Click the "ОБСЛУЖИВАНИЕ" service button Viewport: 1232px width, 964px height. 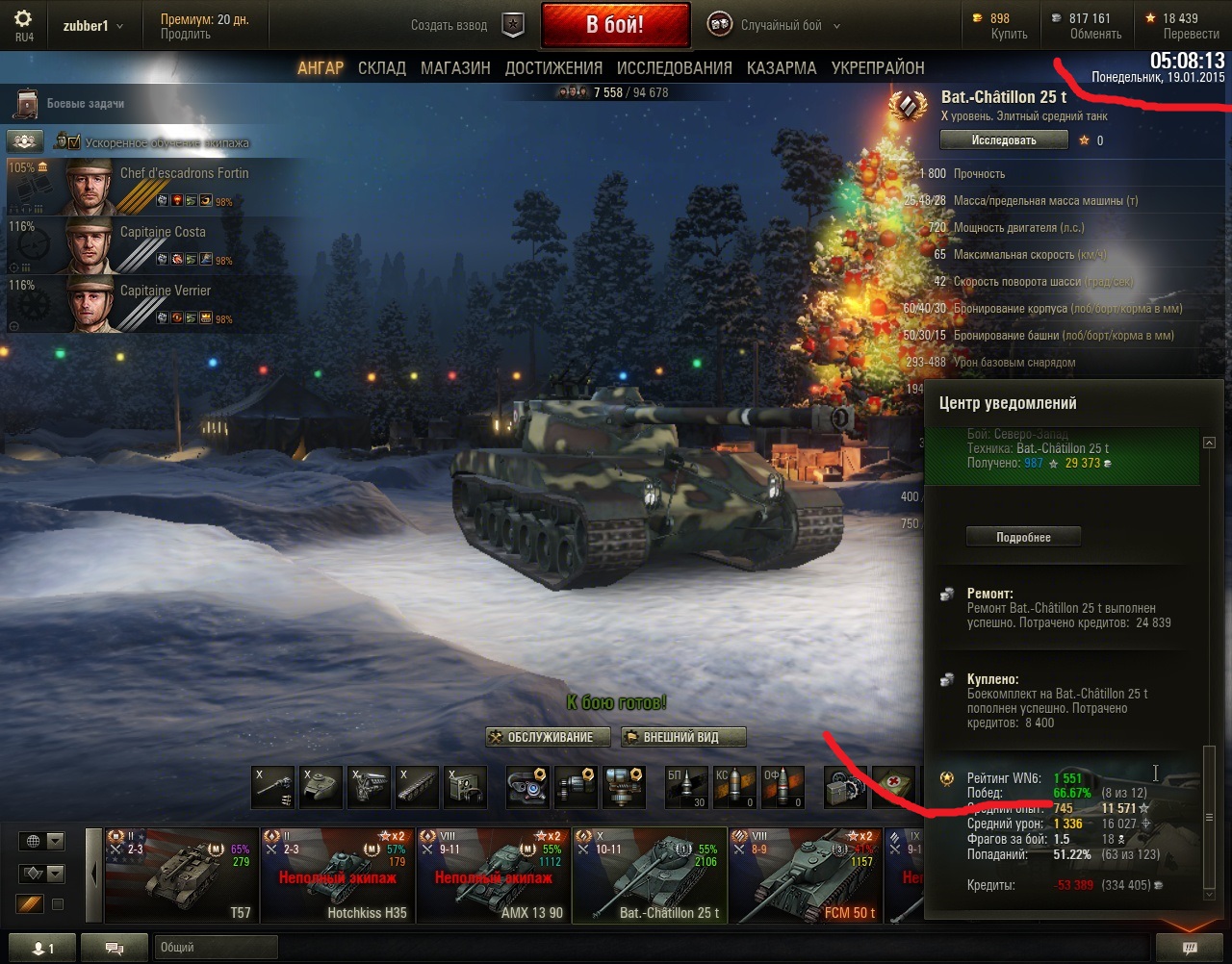click(549, 738)
